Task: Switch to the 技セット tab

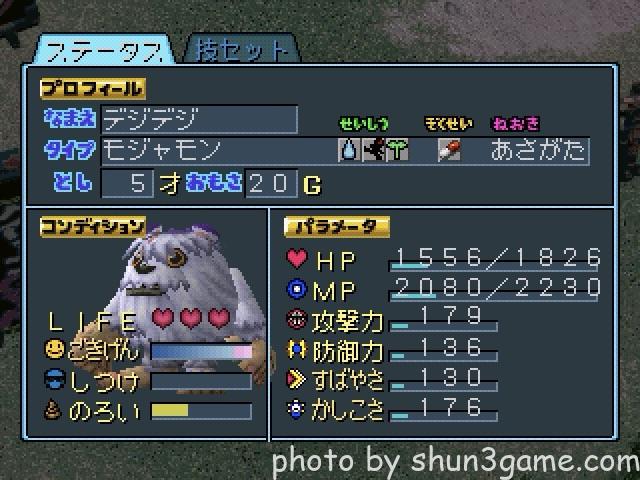Action: [x=241, y=47]
